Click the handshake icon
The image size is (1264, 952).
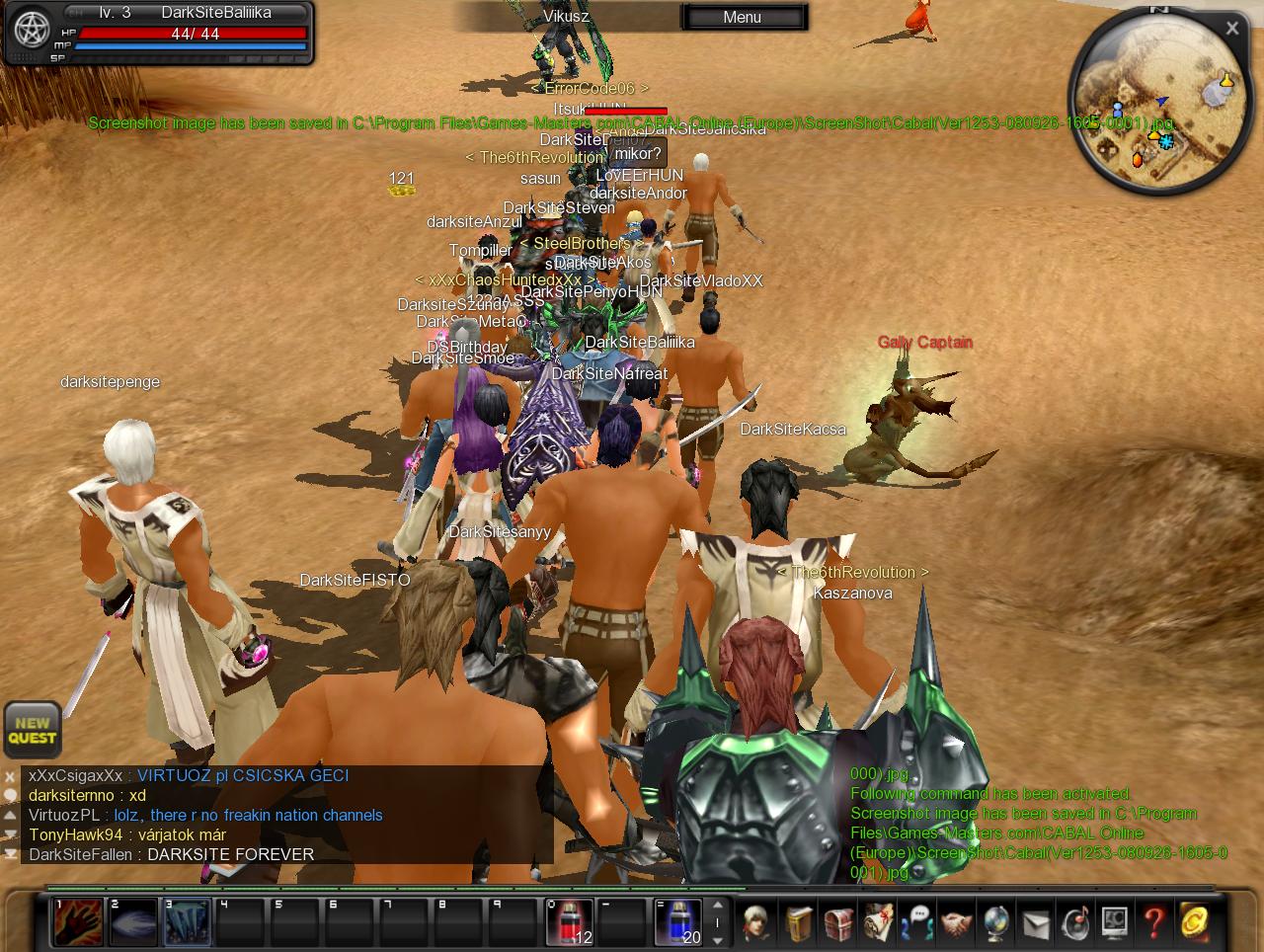click(x=957, y=922)
